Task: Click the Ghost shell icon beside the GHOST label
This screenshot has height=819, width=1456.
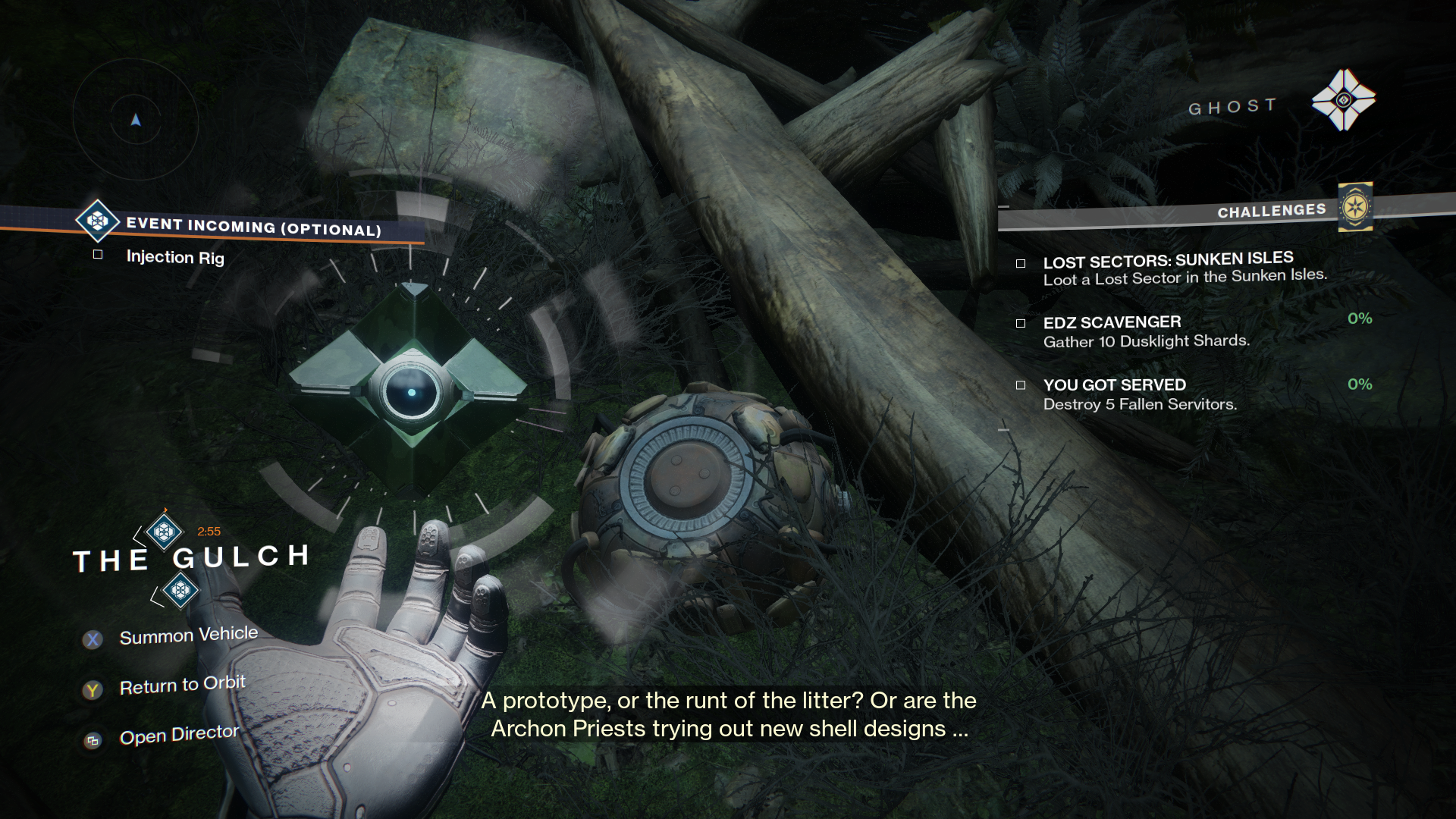Action: point(1343,99)
